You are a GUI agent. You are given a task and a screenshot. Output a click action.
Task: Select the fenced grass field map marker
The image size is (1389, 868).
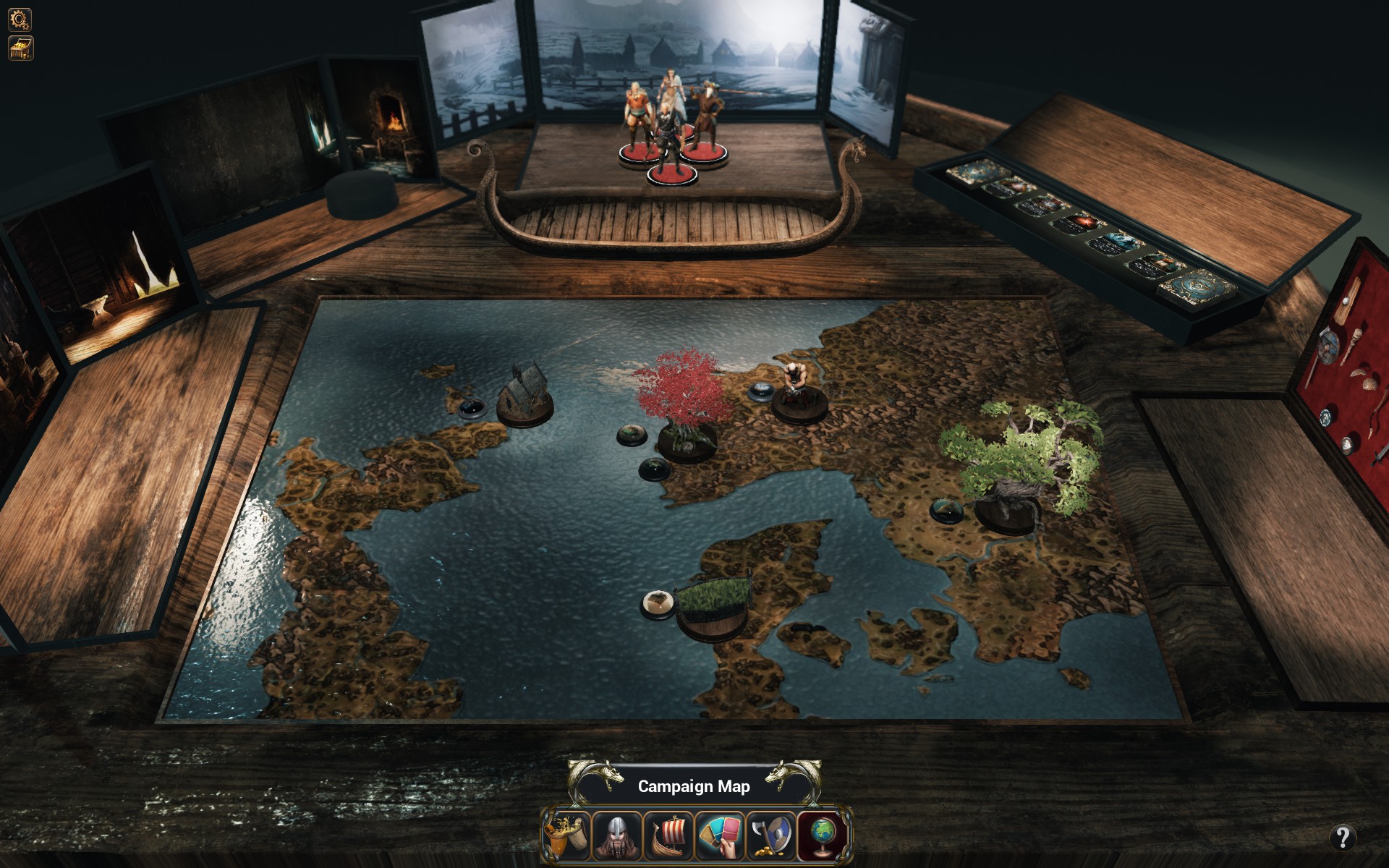tap(711, 608)
